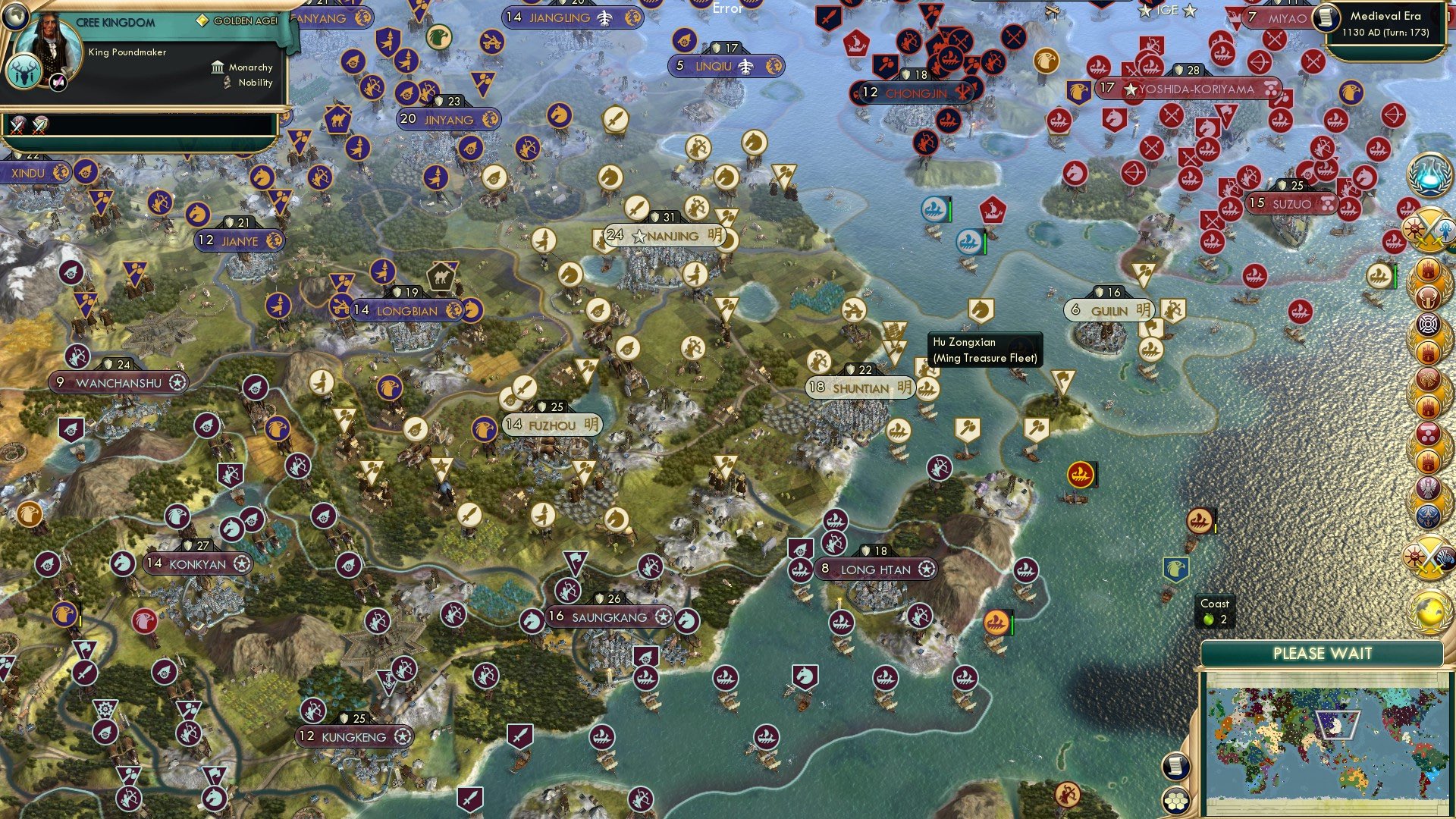
Task: Open the Yoshida-Koriyama city banner
Action: click(1189, 89)
